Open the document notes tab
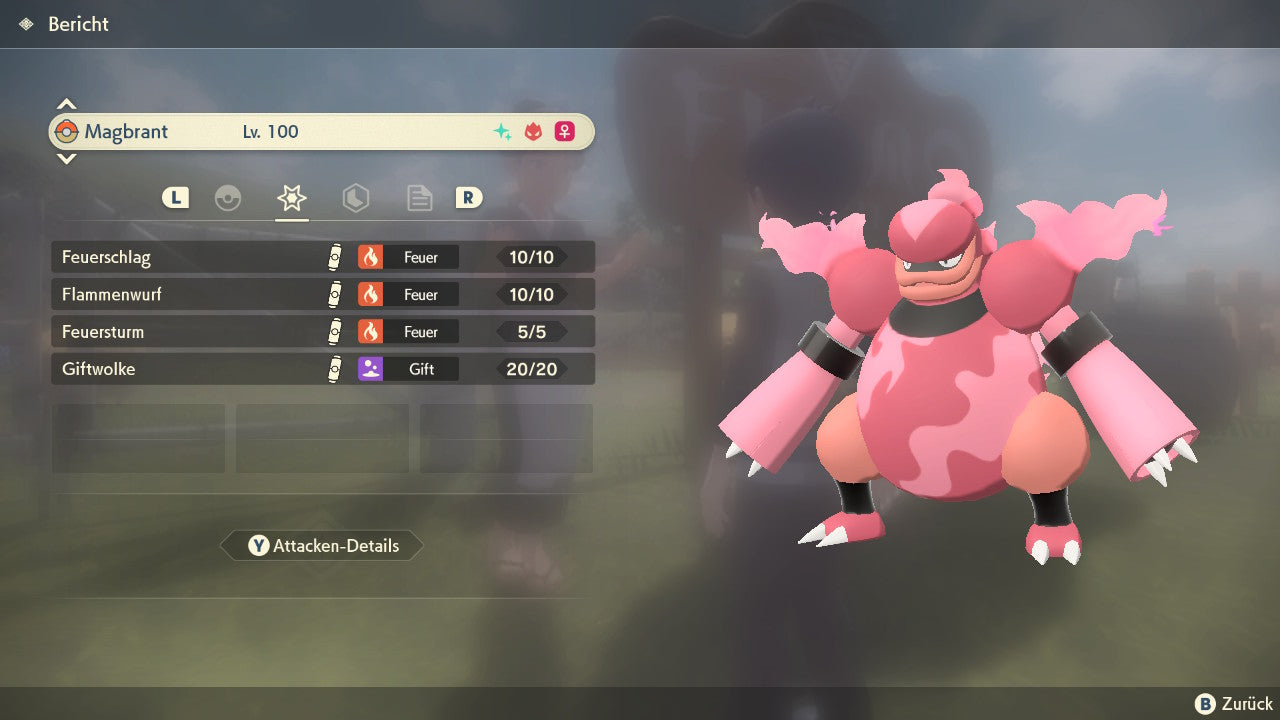The height and width of the screenshot is (720, 1280). (420, 198)
